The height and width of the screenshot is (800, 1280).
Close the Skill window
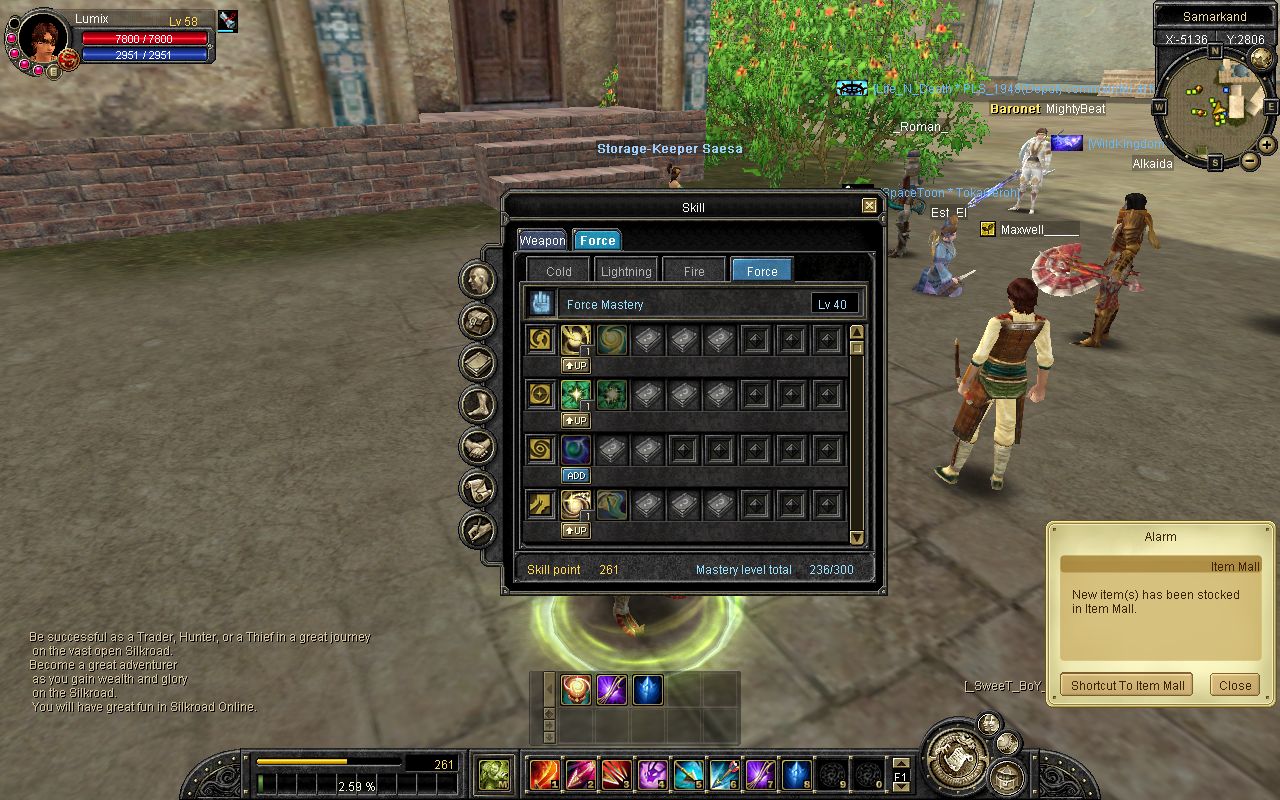pyautogui.click(x=869, y=206)
